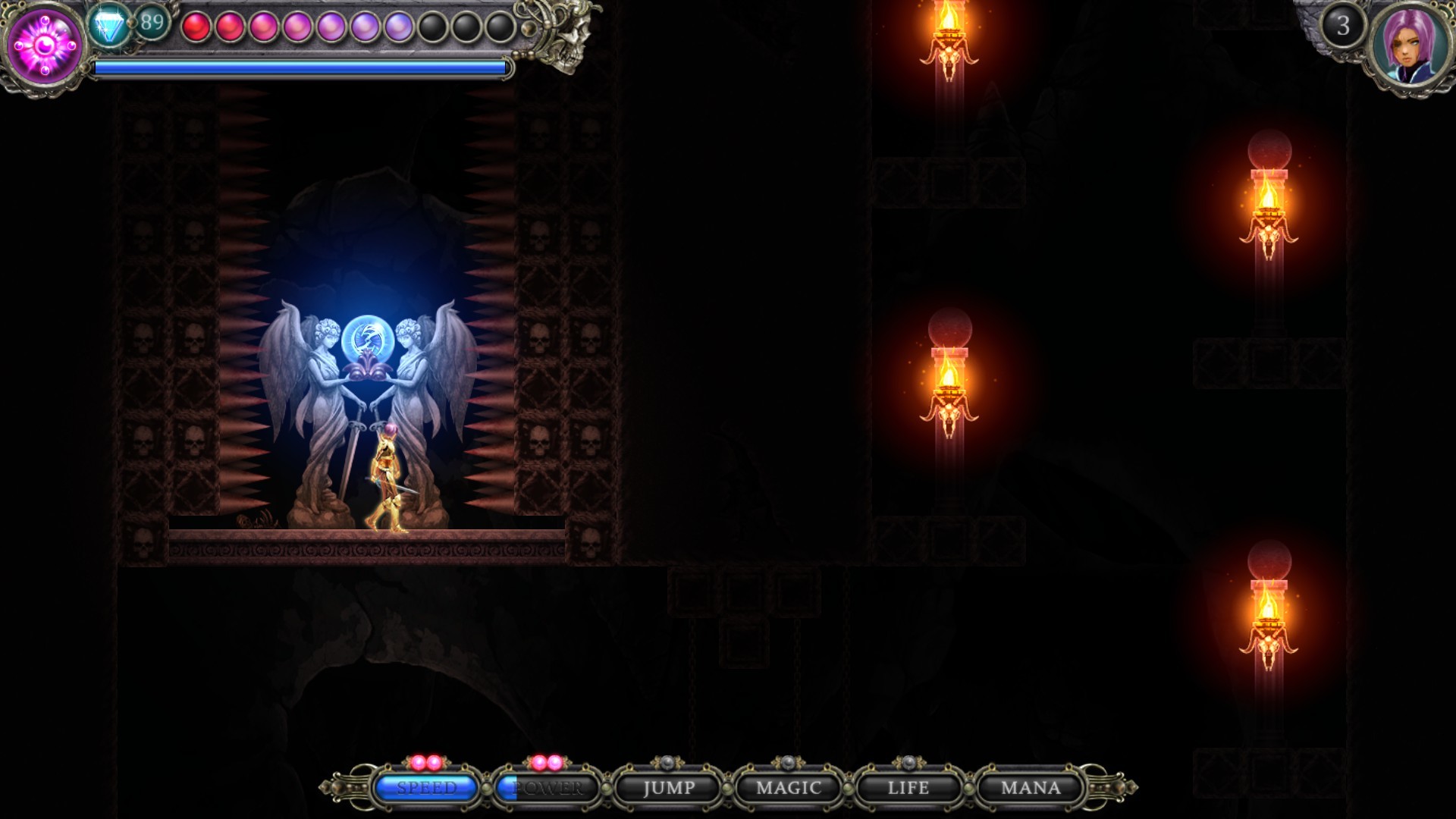Click the blue diamond gem icon
The image size is (1456, 819).
(x=108, y=25)
